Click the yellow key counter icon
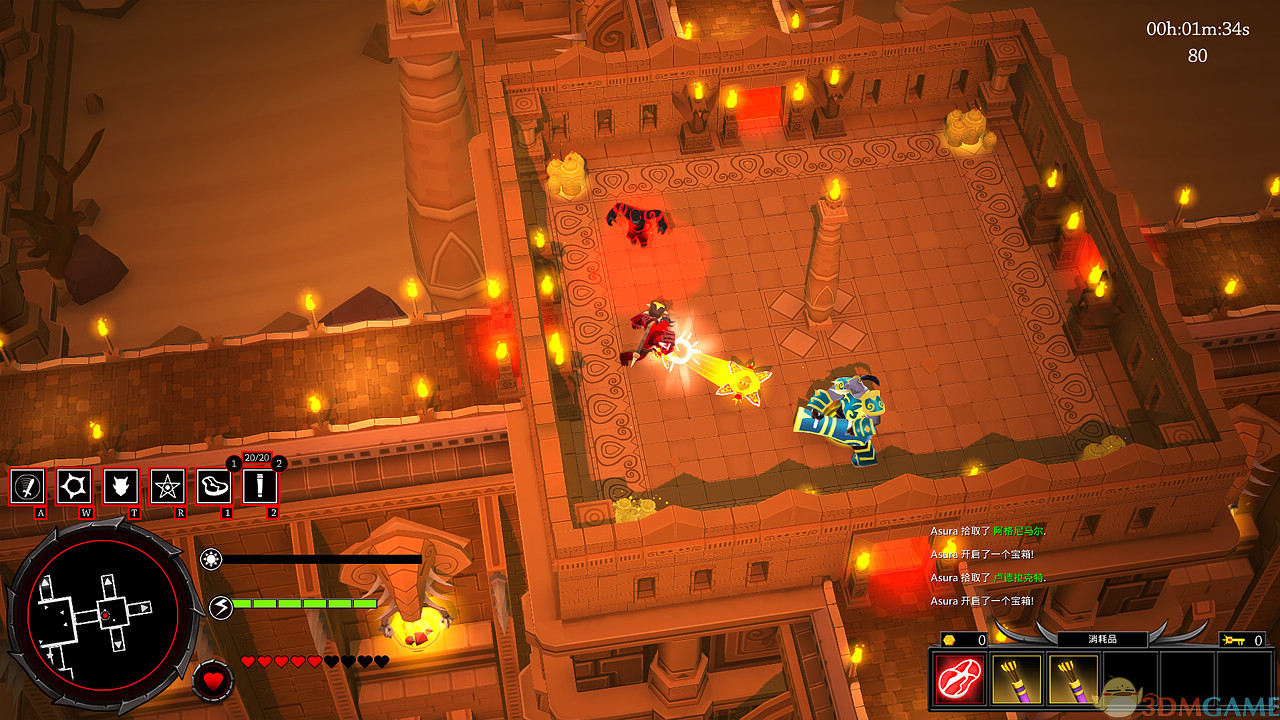Viewport: 1280px width, 720px height. (x=1233, y=639)
